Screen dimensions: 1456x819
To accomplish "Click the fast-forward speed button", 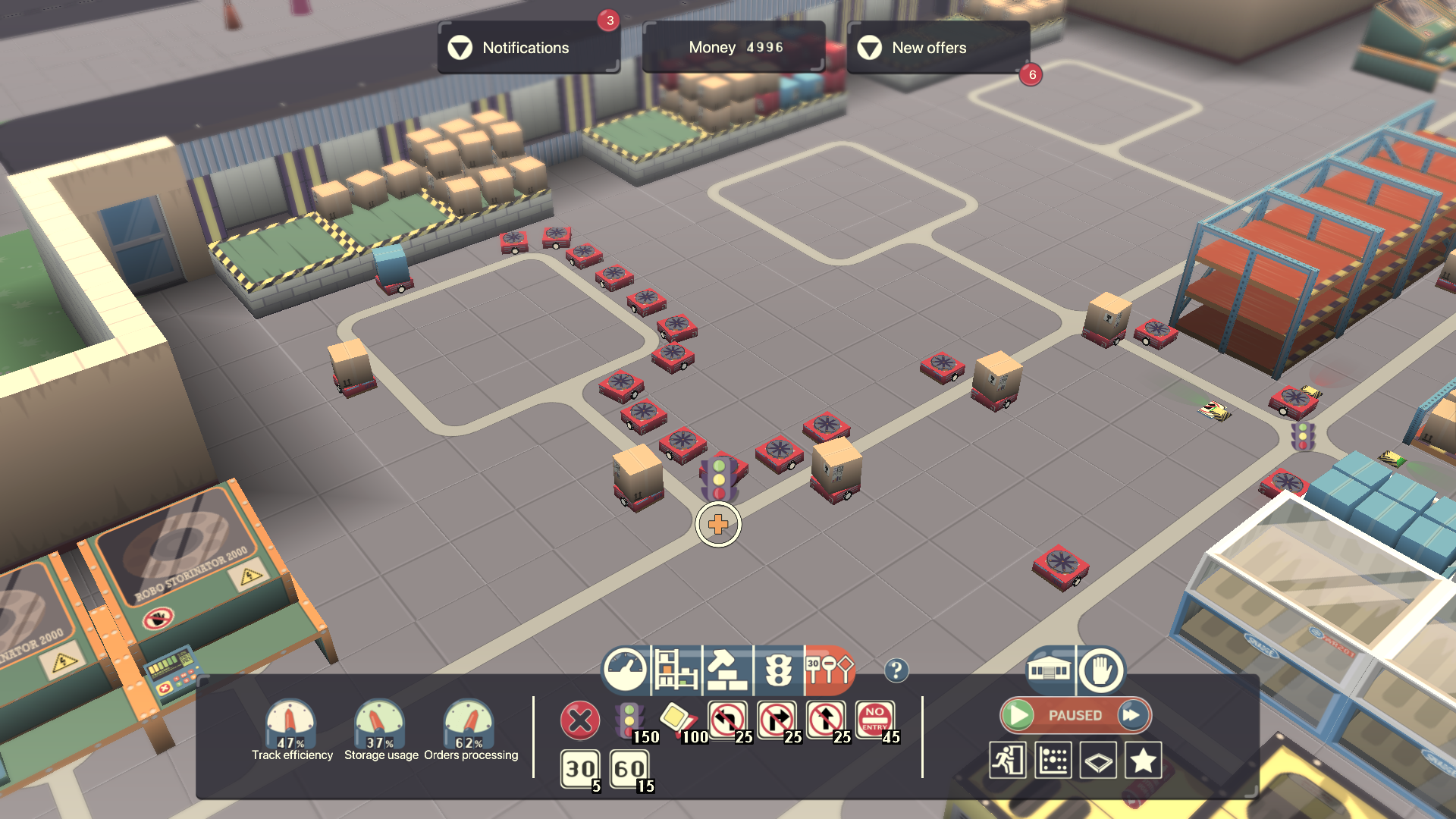I will click(1131, 715).
